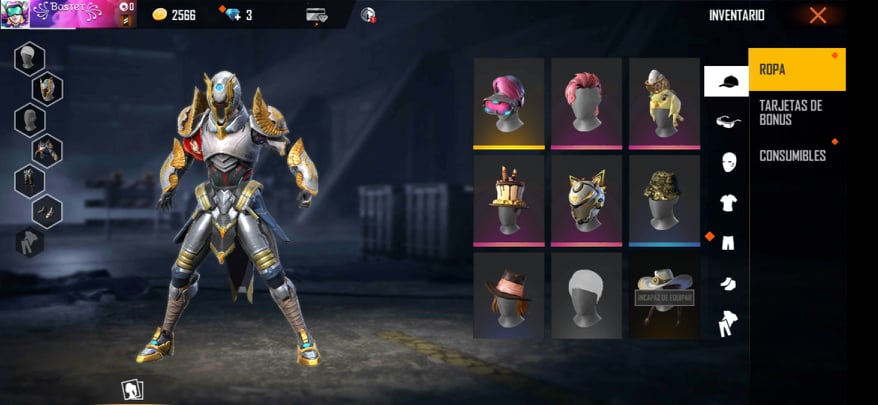Select the cap headwear category
Viewport: 878px width, 405px height.
[x=726, y=81]
